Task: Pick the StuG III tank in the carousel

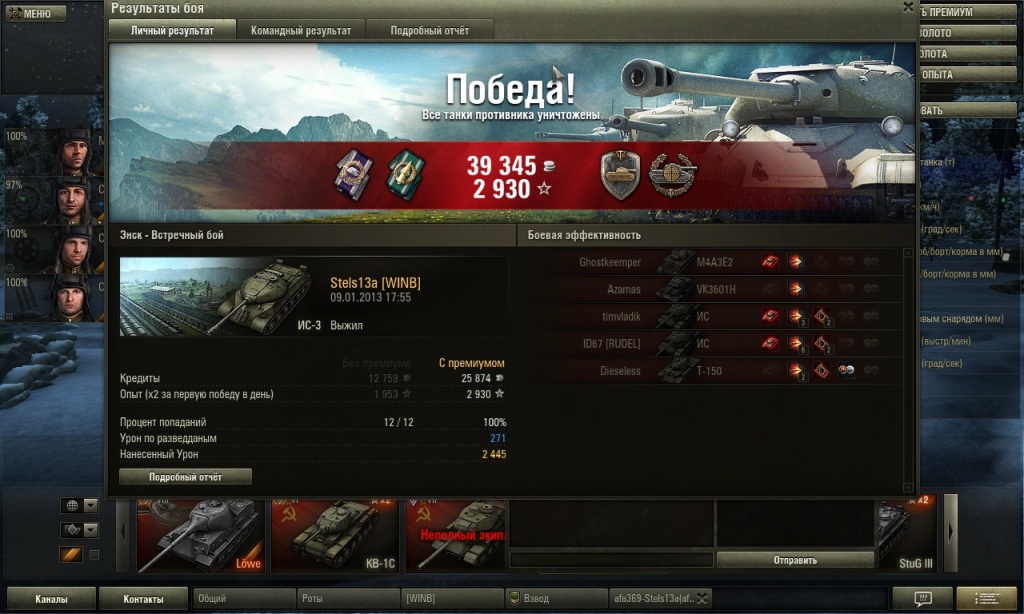Action: click(905, 535)
